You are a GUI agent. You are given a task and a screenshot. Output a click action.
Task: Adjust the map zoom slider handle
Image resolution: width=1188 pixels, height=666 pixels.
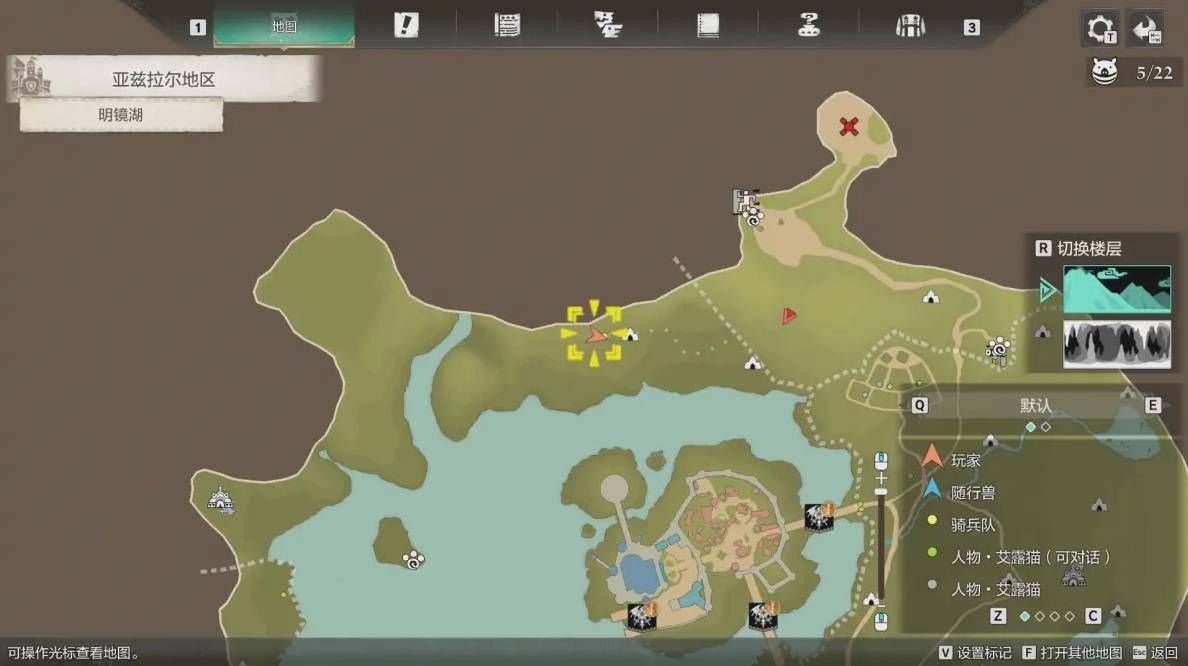click(881, 491)
